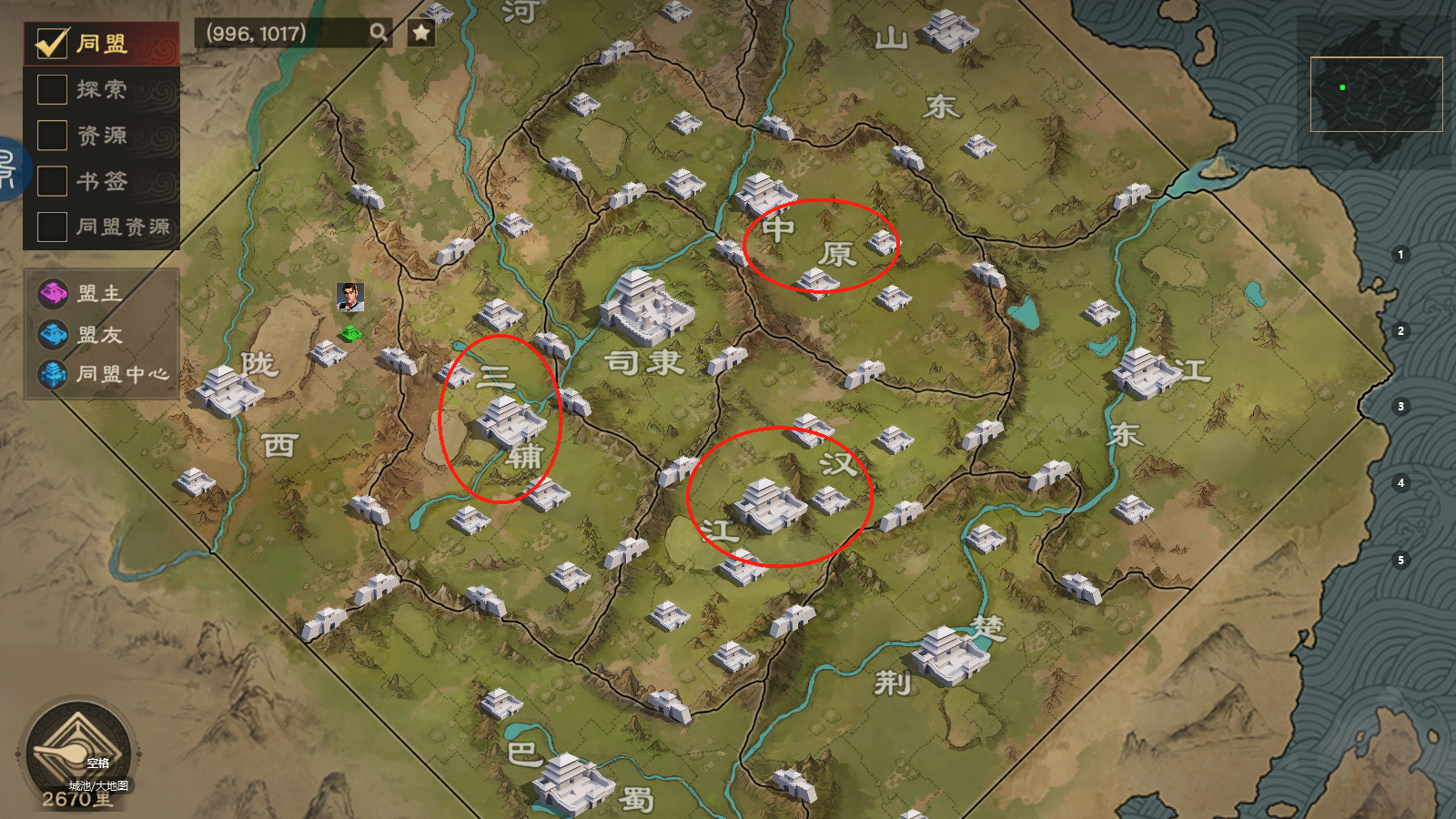Check the 同盟资源 alliance resources filter
Screen dimensions: 1456x819
[x=52, y=227]
